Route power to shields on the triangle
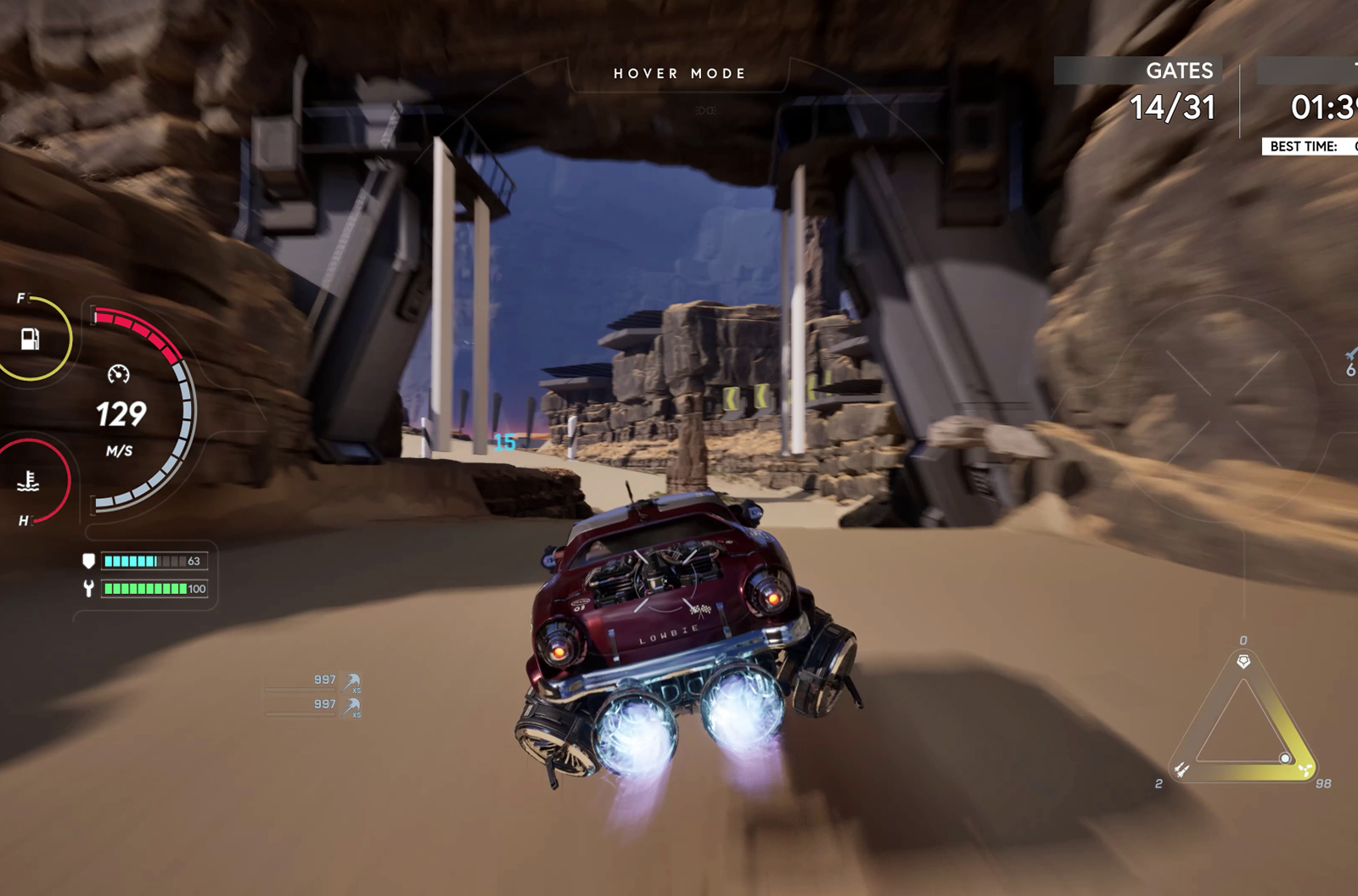1358x896 pixels. click(1243, 661)
